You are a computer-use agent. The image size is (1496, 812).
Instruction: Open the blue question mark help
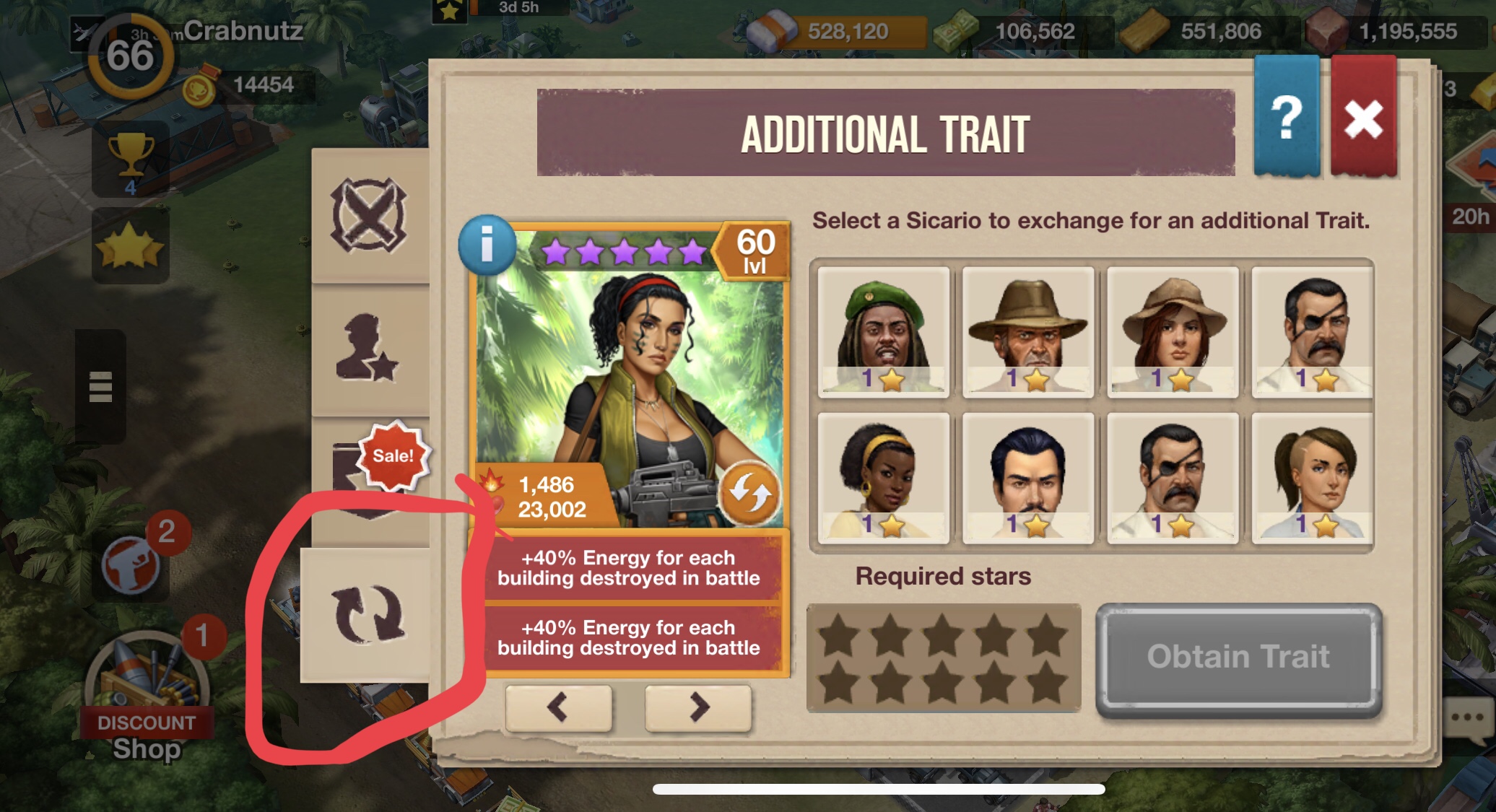1286,118
